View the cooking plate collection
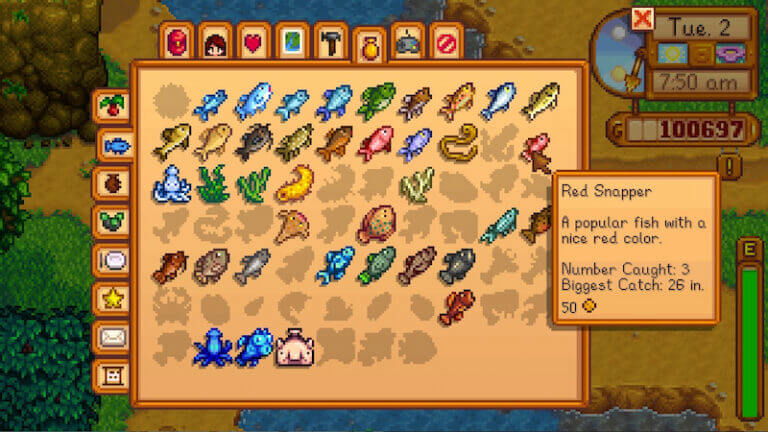Viewport: 768px width, 432px height. tap(113, 260)
